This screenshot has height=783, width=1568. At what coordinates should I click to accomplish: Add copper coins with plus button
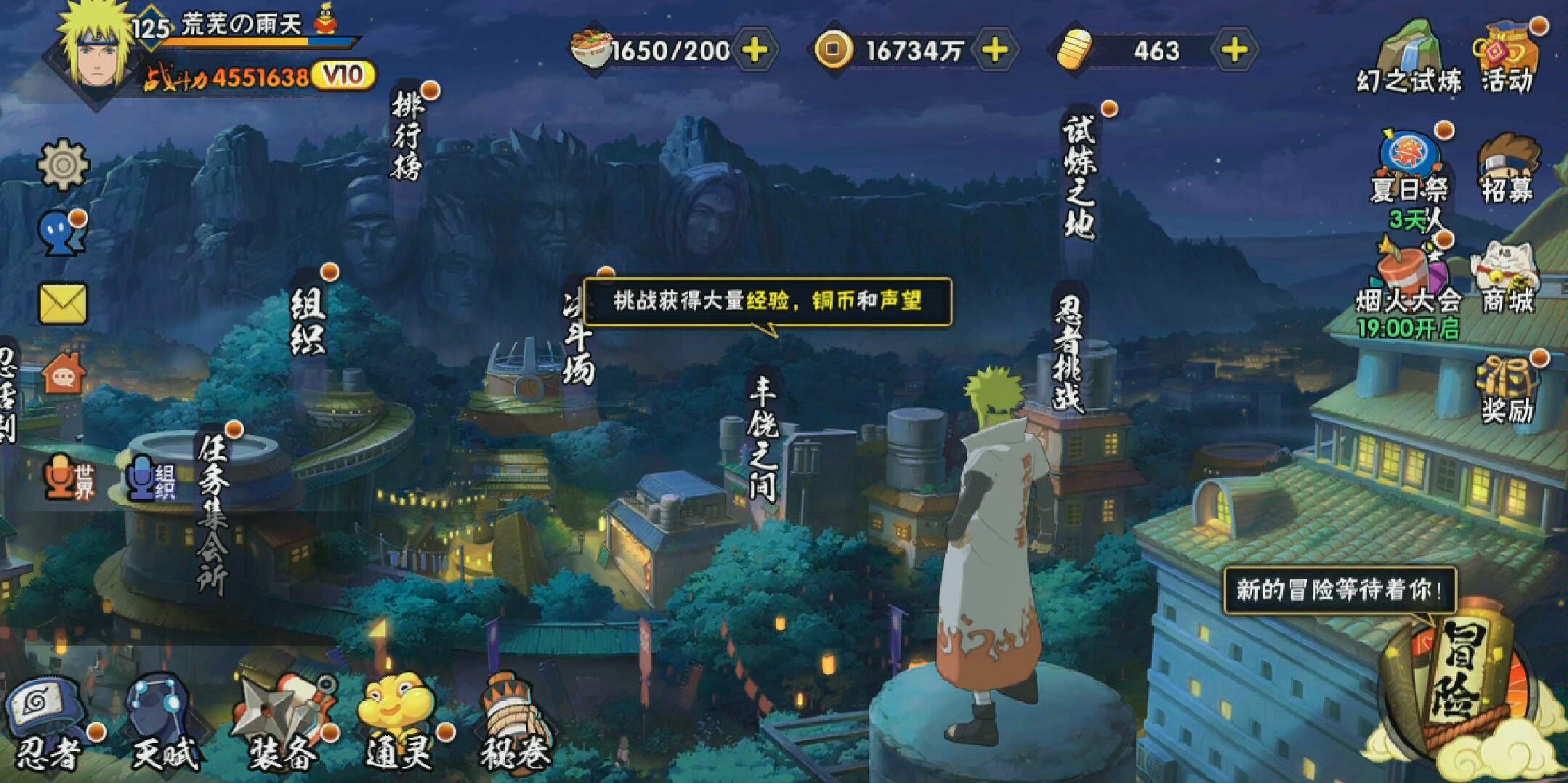[995, 51]
